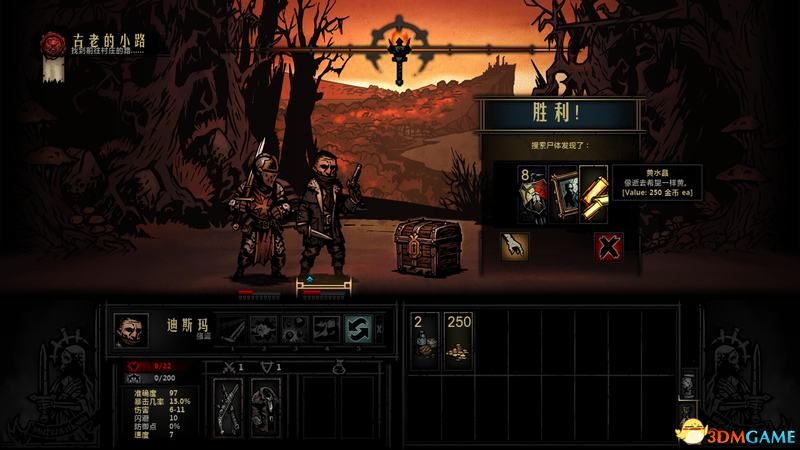Choose the first sword combat skill
The height and width of the screenshot is (450, 800).
232,329
